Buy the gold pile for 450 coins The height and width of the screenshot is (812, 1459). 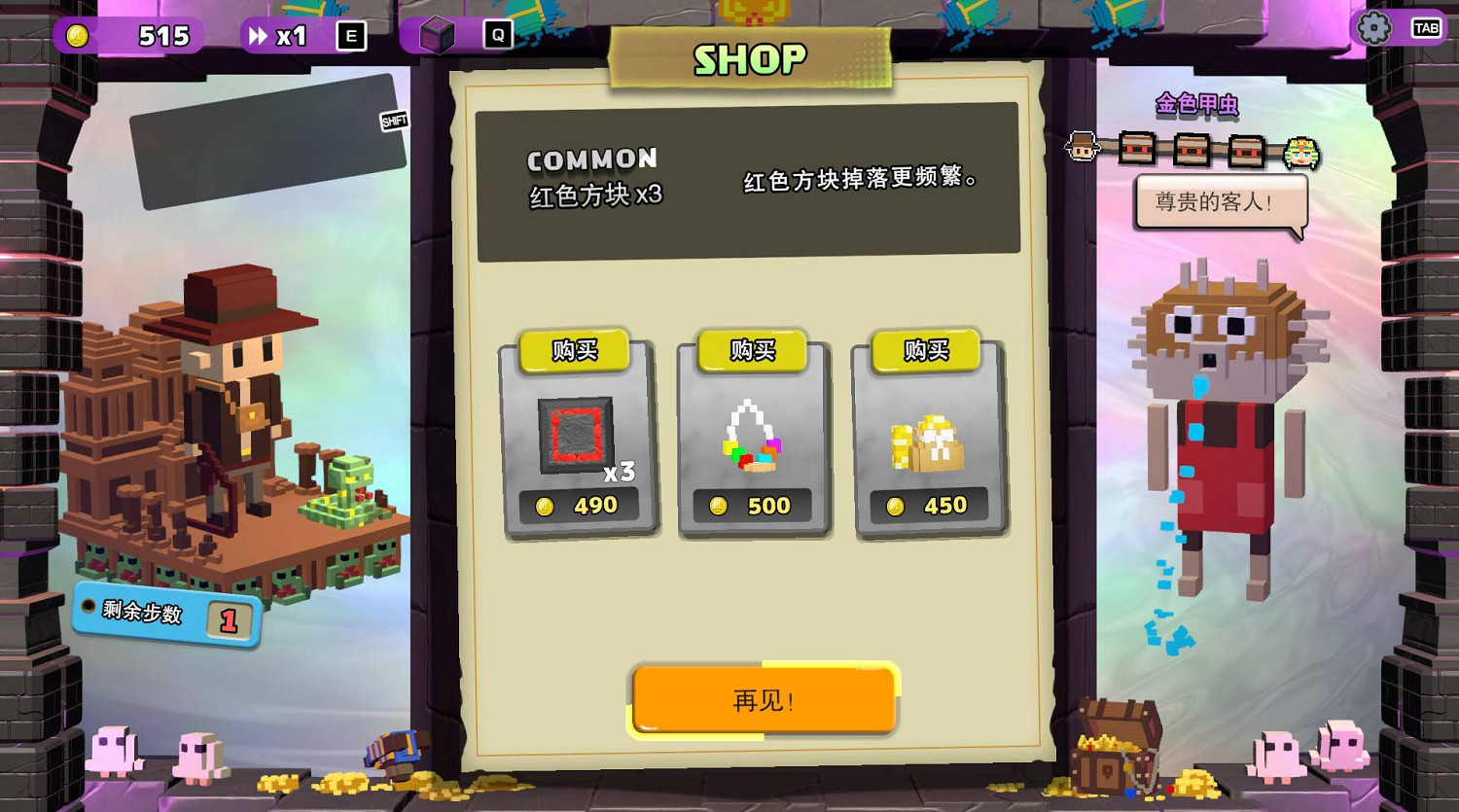pos(925,352)
